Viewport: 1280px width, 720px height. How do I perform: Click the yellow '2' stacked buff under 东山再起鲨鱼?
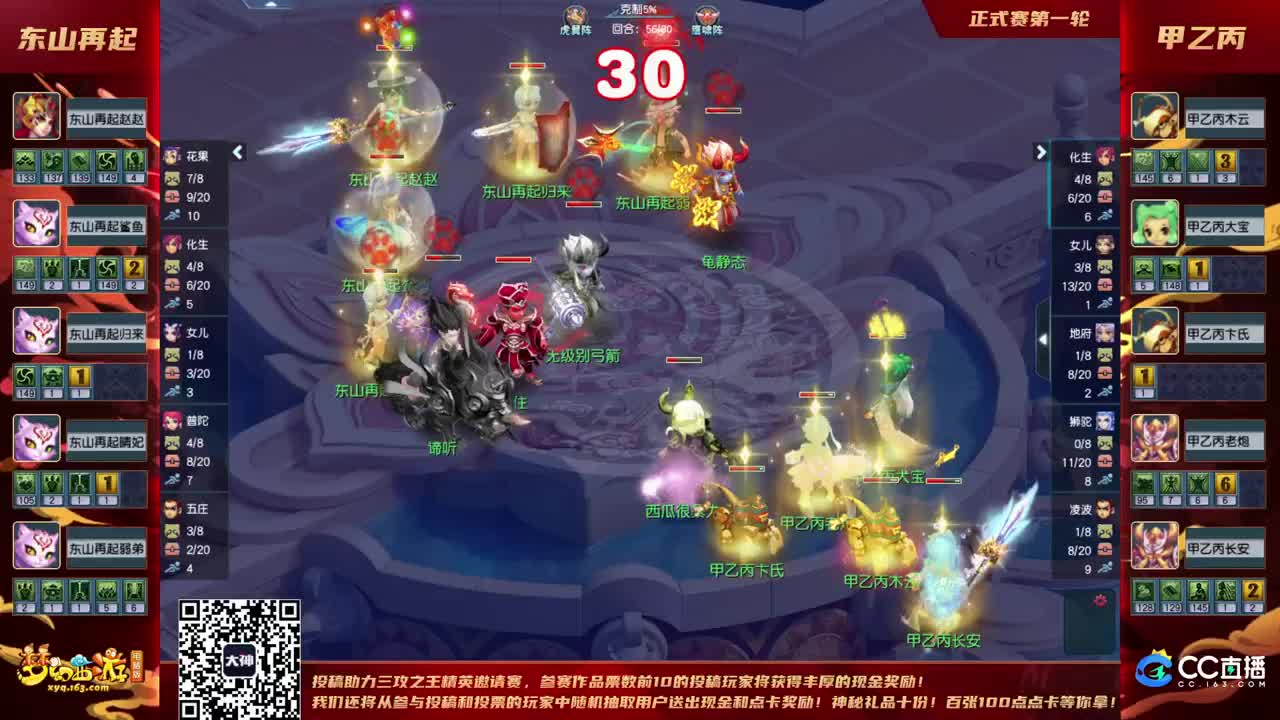click(132, 270)
